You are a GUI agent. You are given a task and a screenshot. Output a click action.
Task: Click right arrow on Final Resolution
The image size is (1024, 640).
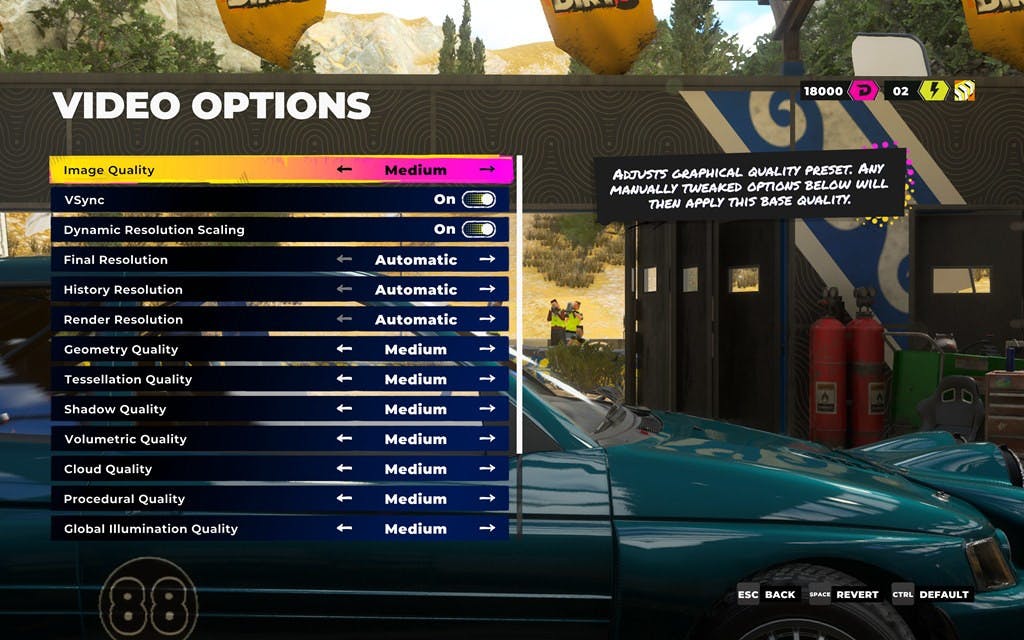487,260
